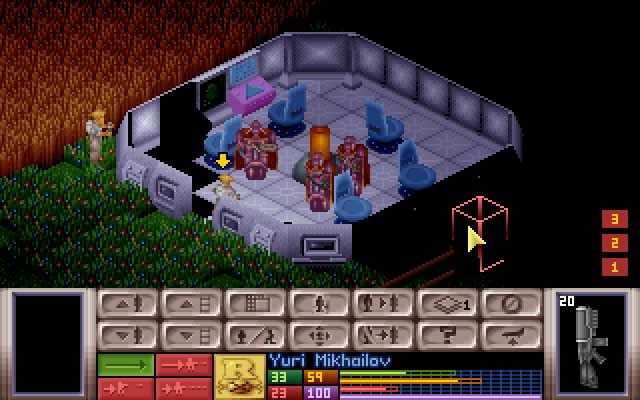The width and height of the screenshot is (640, 400).
Task: Open the options question mark button
Action: point(446,334)
